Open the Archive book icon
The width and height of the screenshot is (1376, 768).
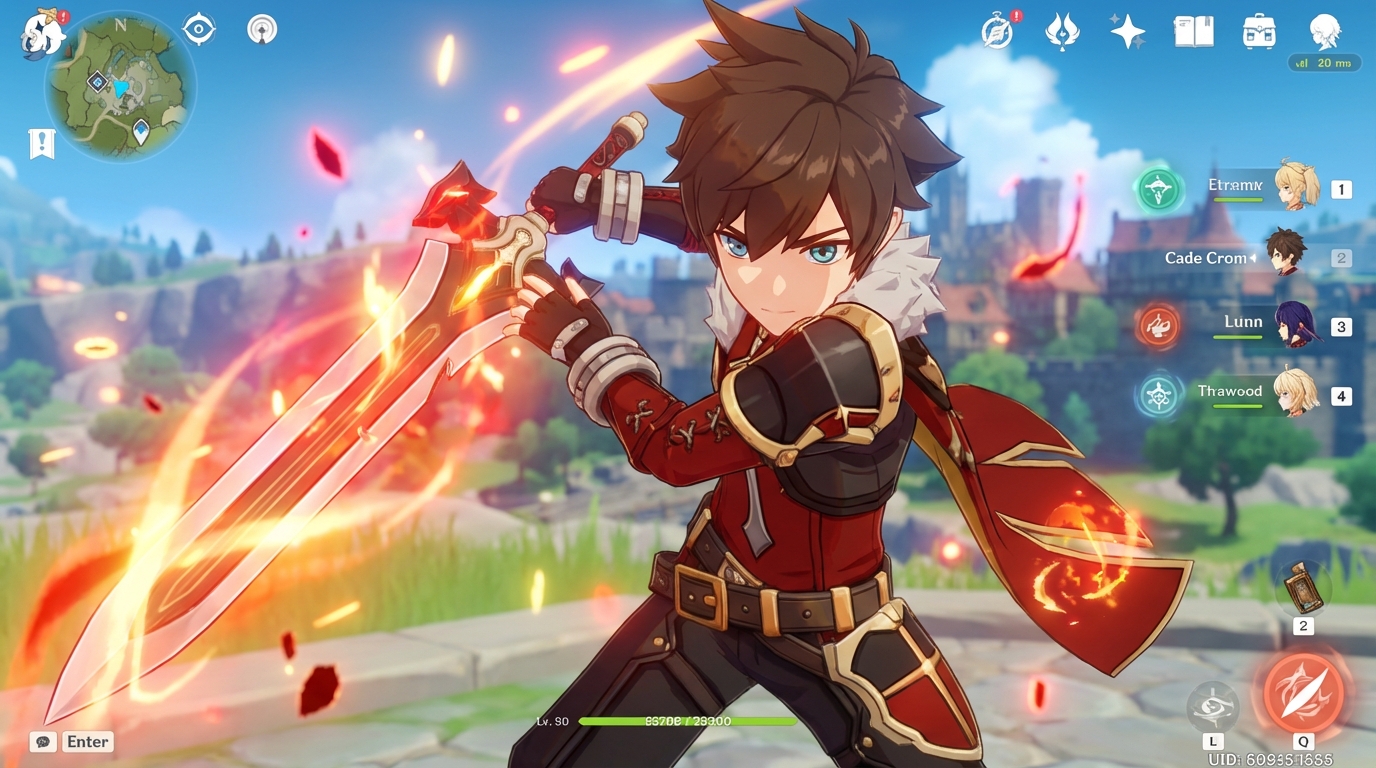[x=1193, y=31]
